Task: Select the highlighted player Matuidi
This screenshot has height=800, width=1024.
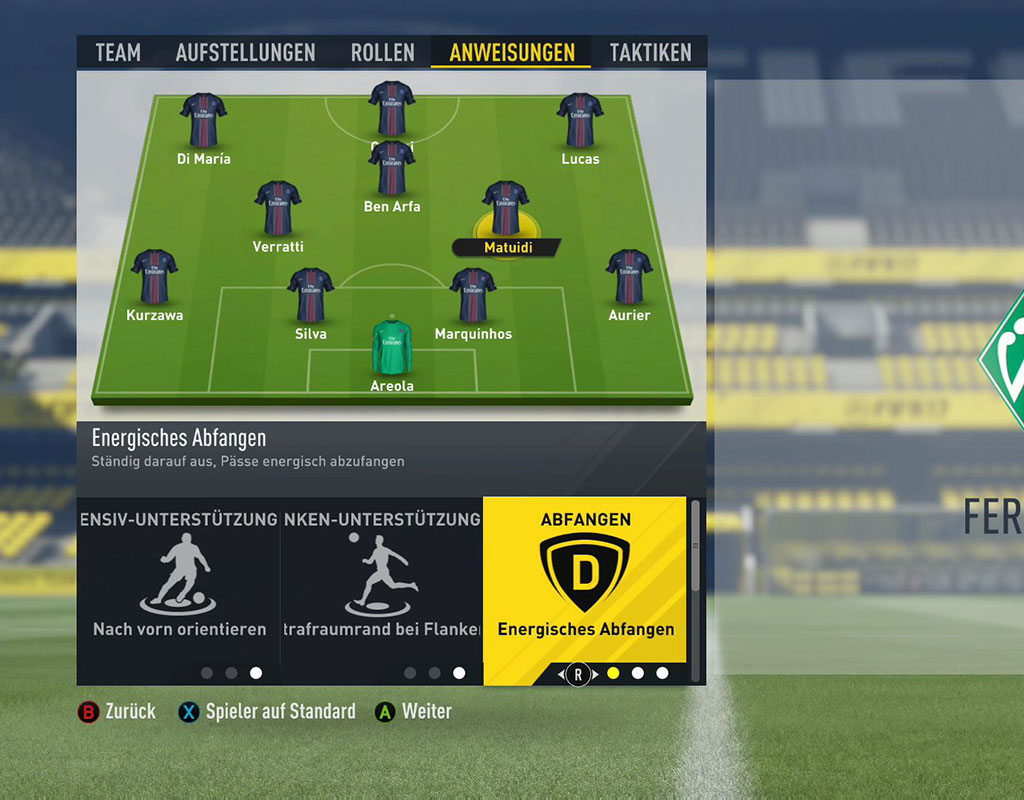Action: (x=506, y=210)
